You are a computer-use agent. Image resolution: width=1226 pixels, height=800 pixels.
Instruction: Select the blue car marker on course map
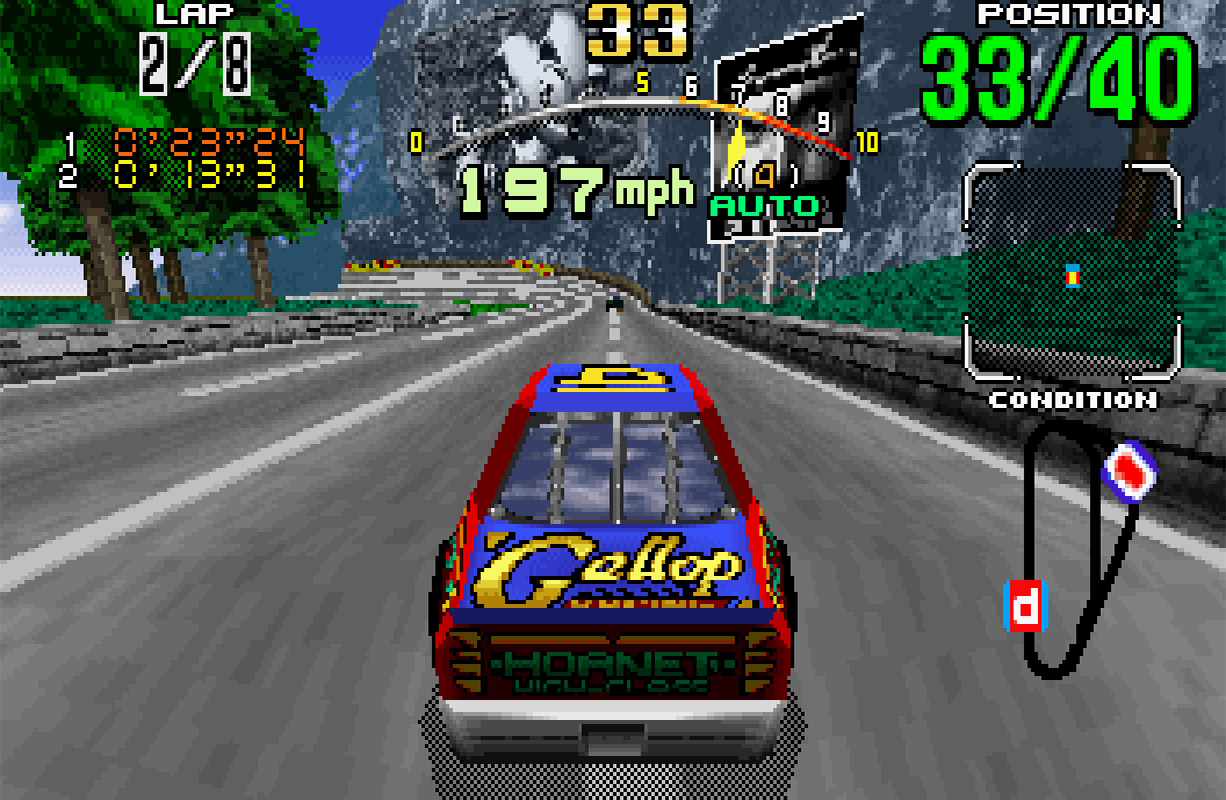click(1129, 468)
